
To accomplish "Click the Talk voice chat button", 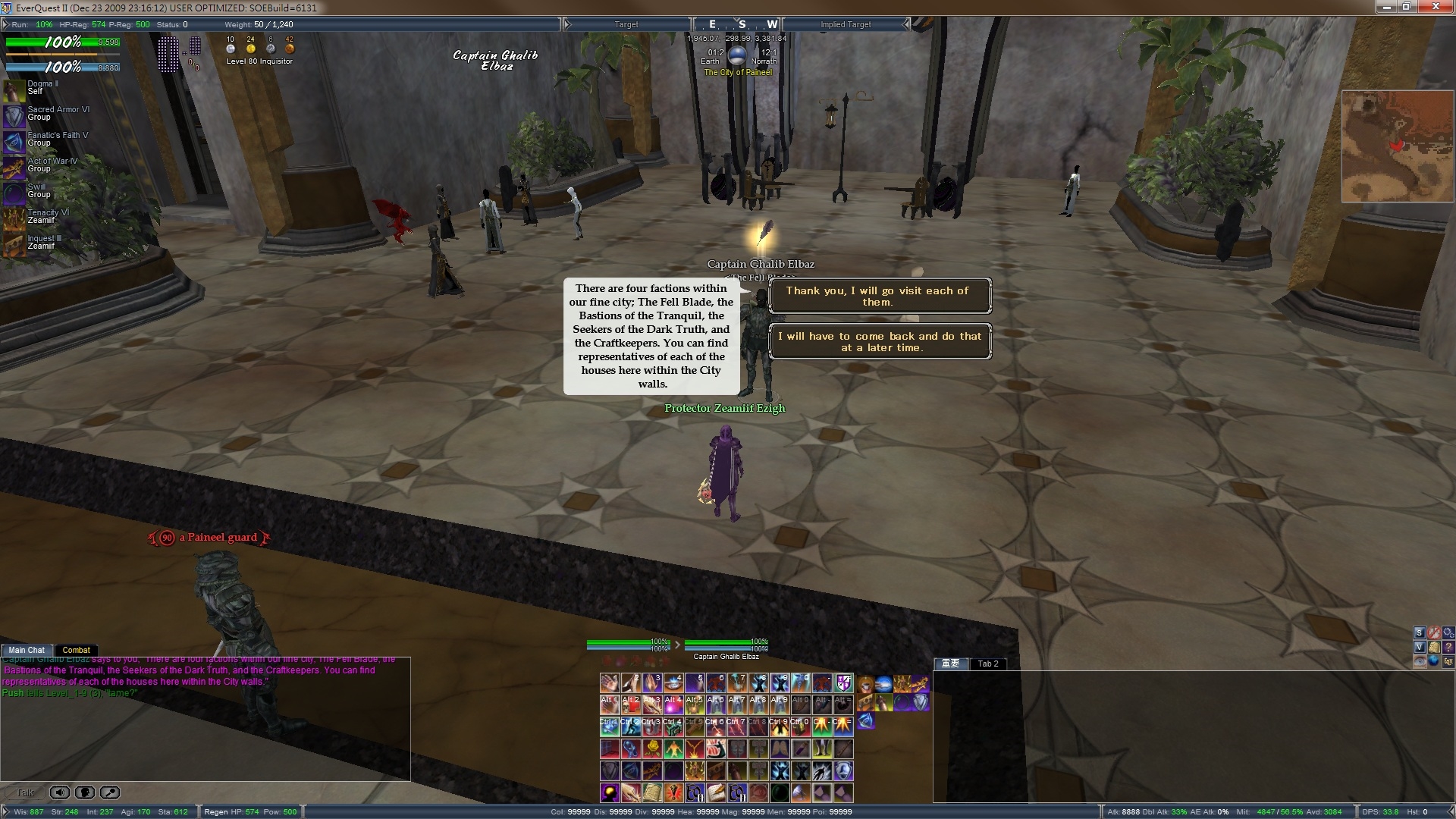I will pyautogui.click(x=25, y=792).
